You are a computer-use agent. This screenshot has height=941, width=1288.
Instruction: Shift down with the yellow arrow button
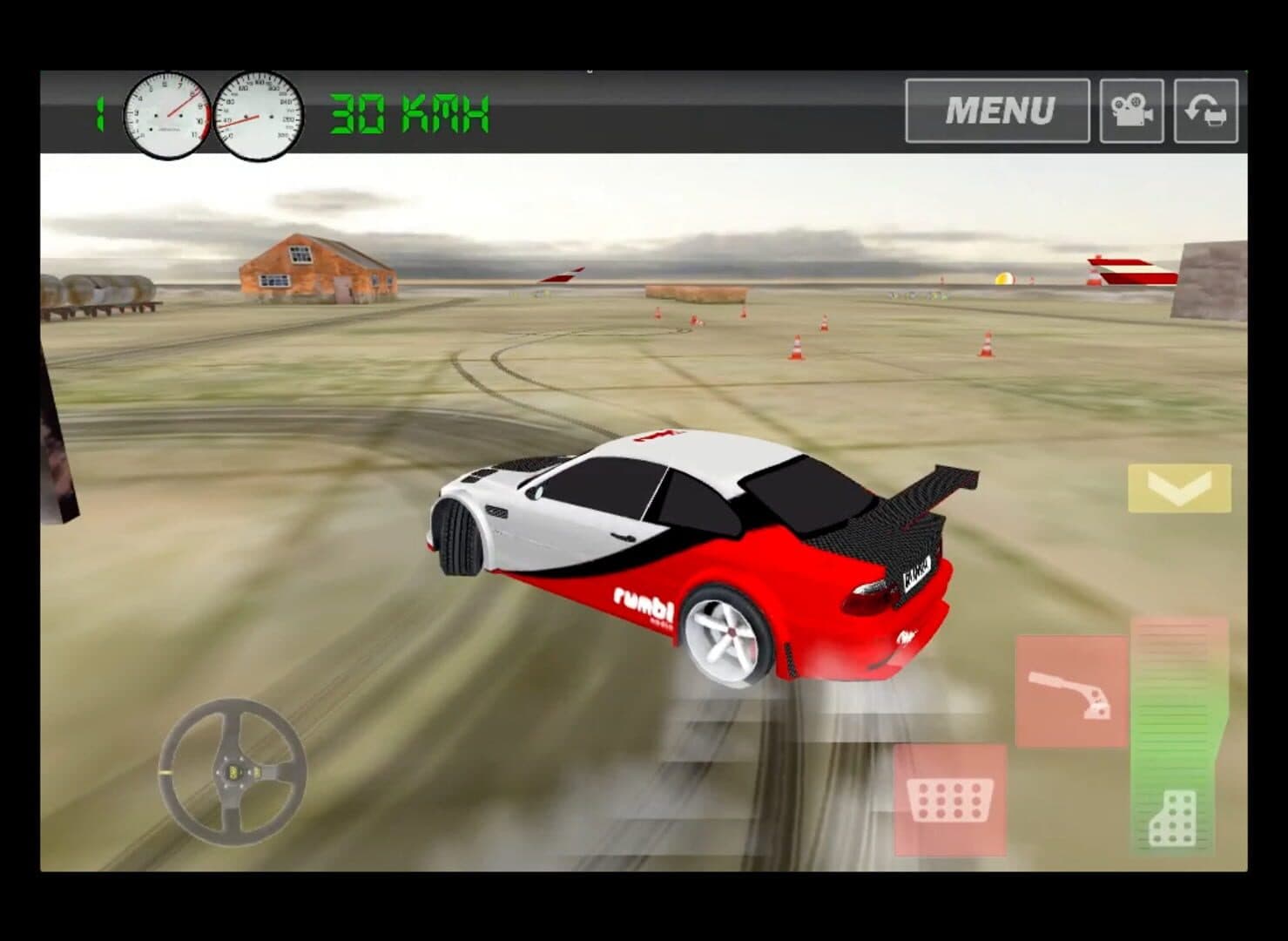point(1179,488)
